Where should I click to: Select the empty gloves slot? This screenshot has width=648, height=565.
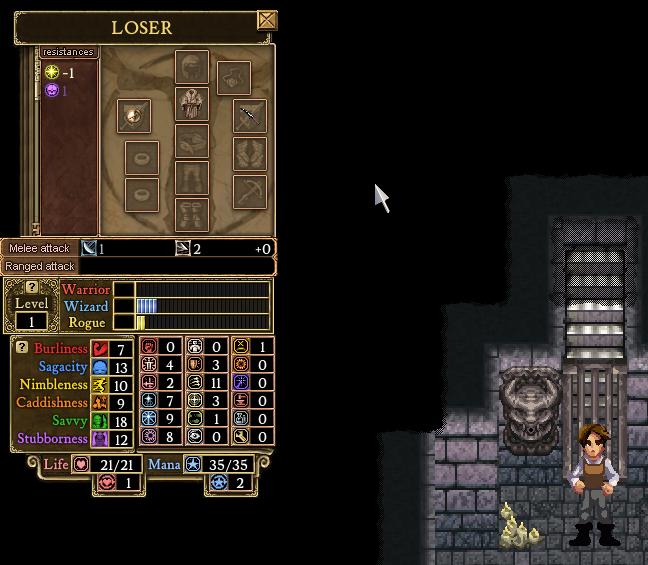click(250, 154)
